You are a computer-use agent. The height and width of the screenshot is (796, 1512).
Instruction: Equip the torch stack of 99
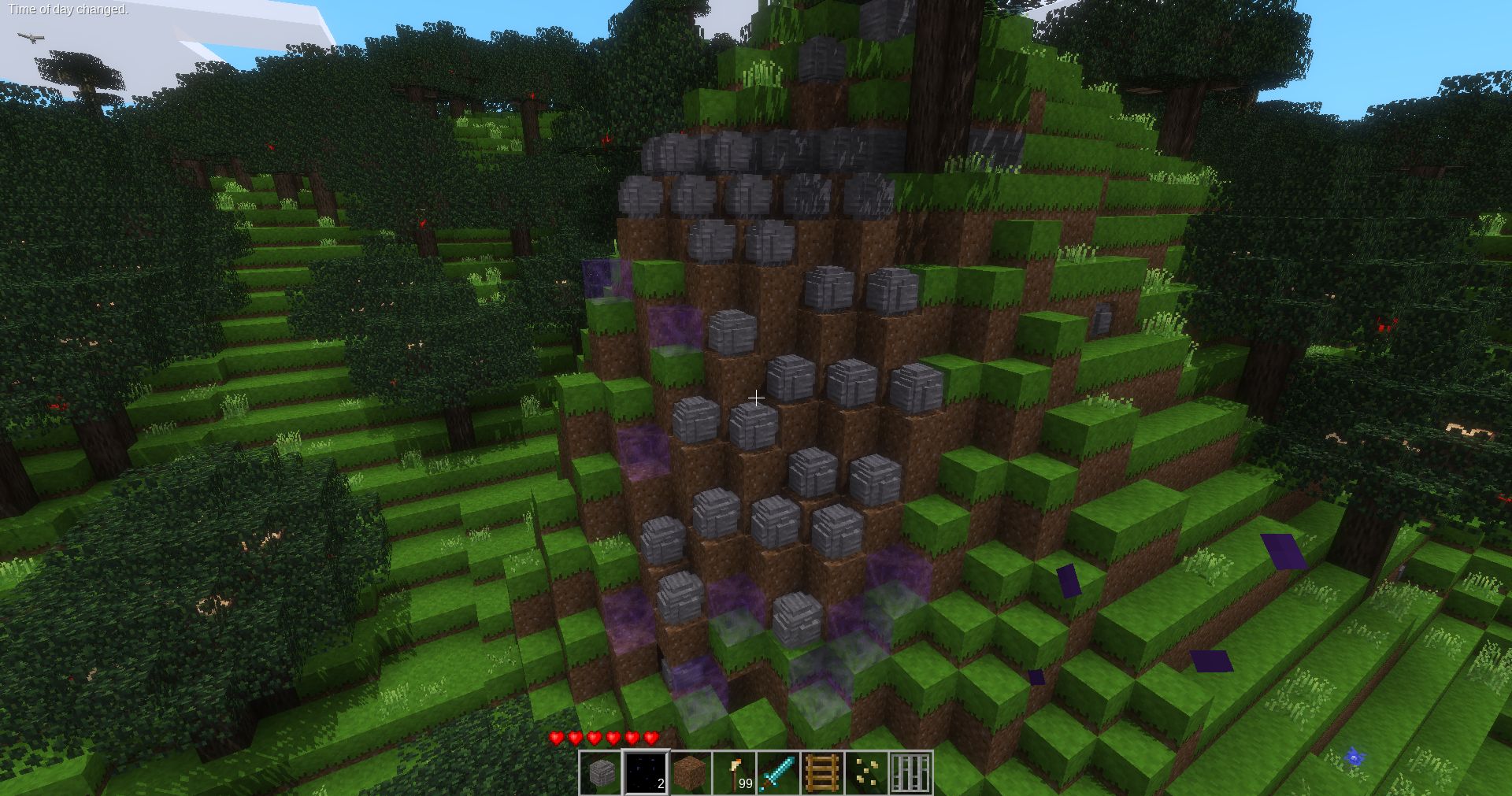coord(734,773)
